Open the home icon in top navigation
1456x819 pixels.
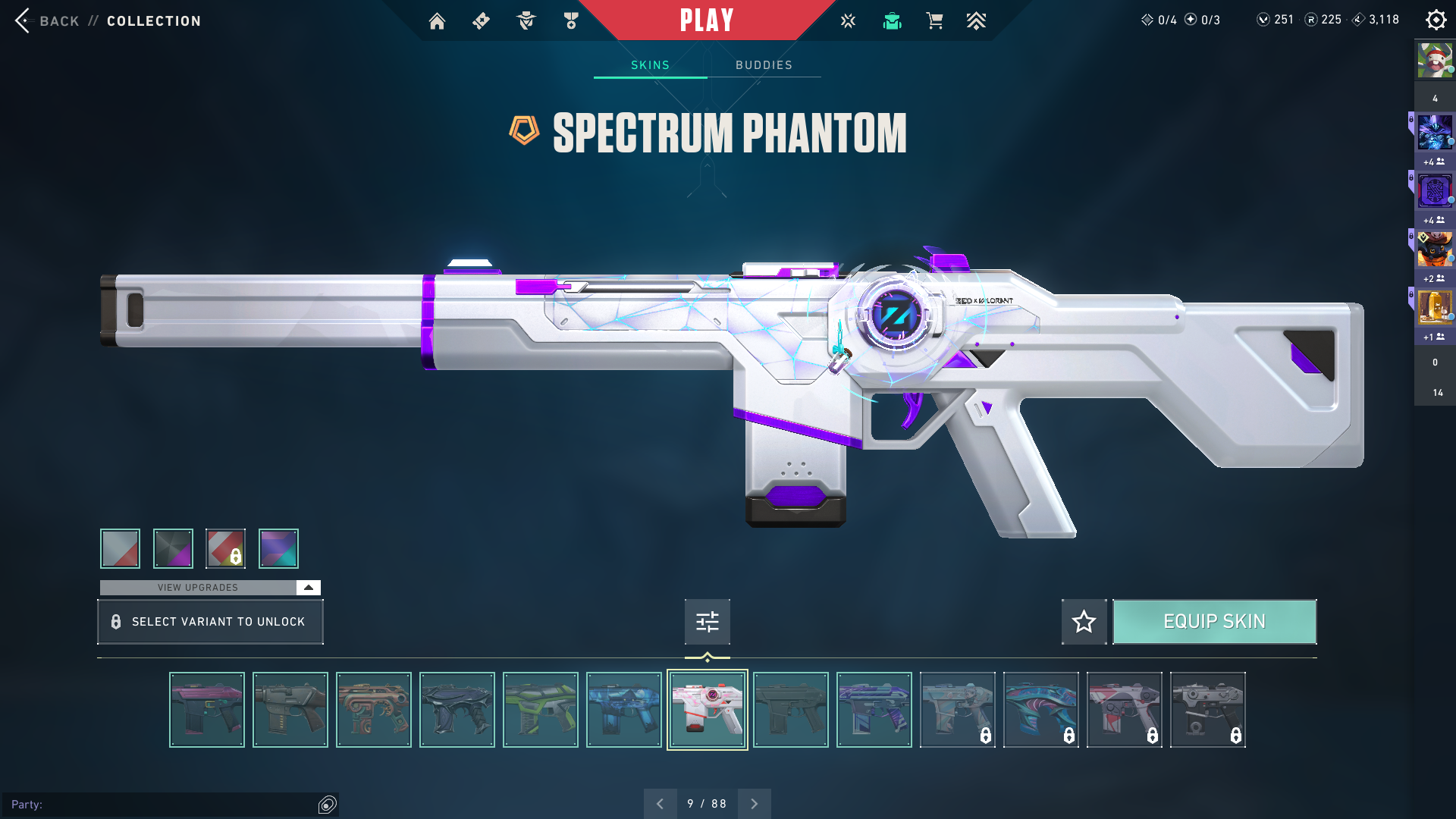tap(437, 21)
